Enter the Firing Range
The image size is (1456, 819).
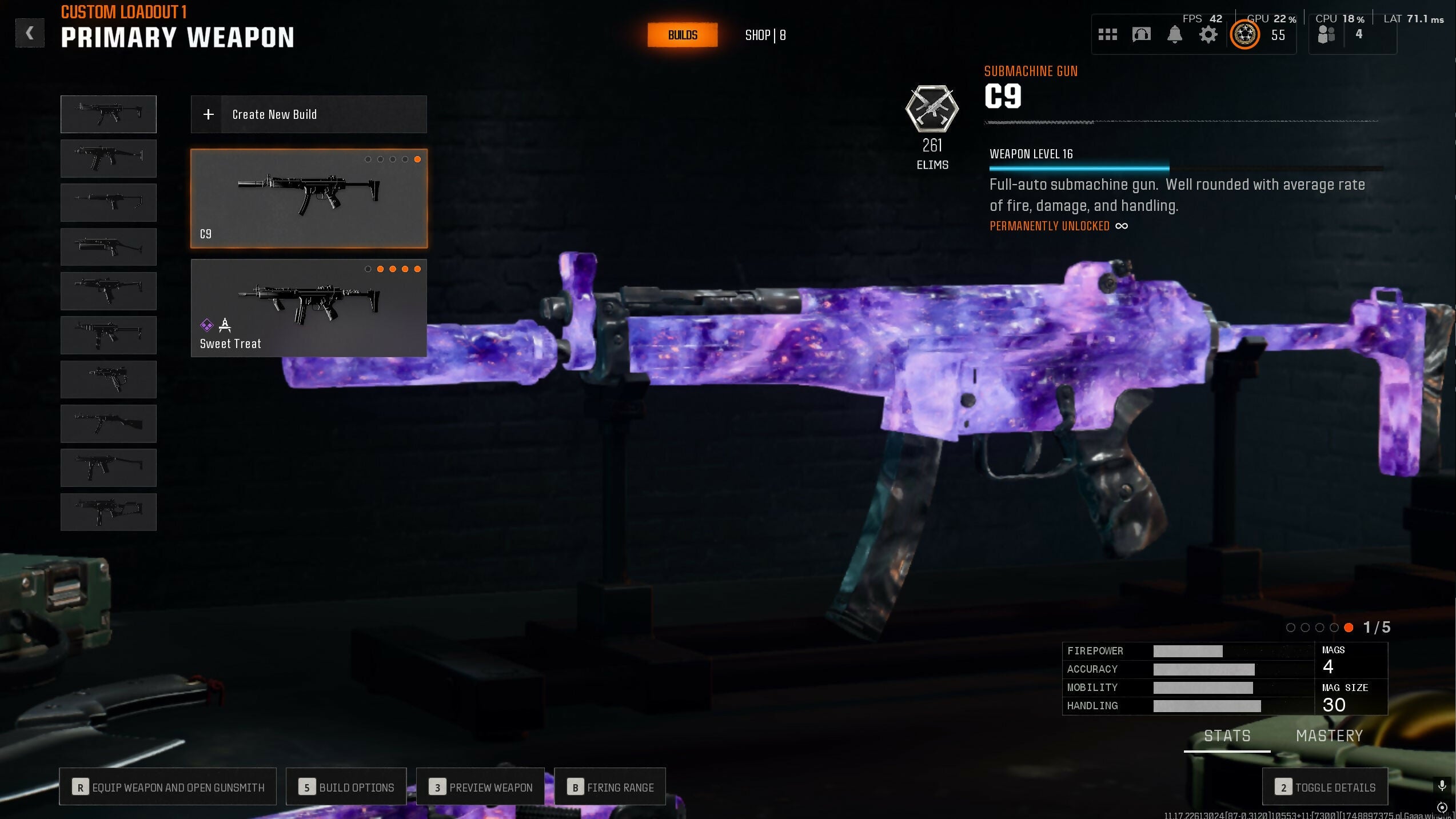pyautogui.click(x=610, y=787)
